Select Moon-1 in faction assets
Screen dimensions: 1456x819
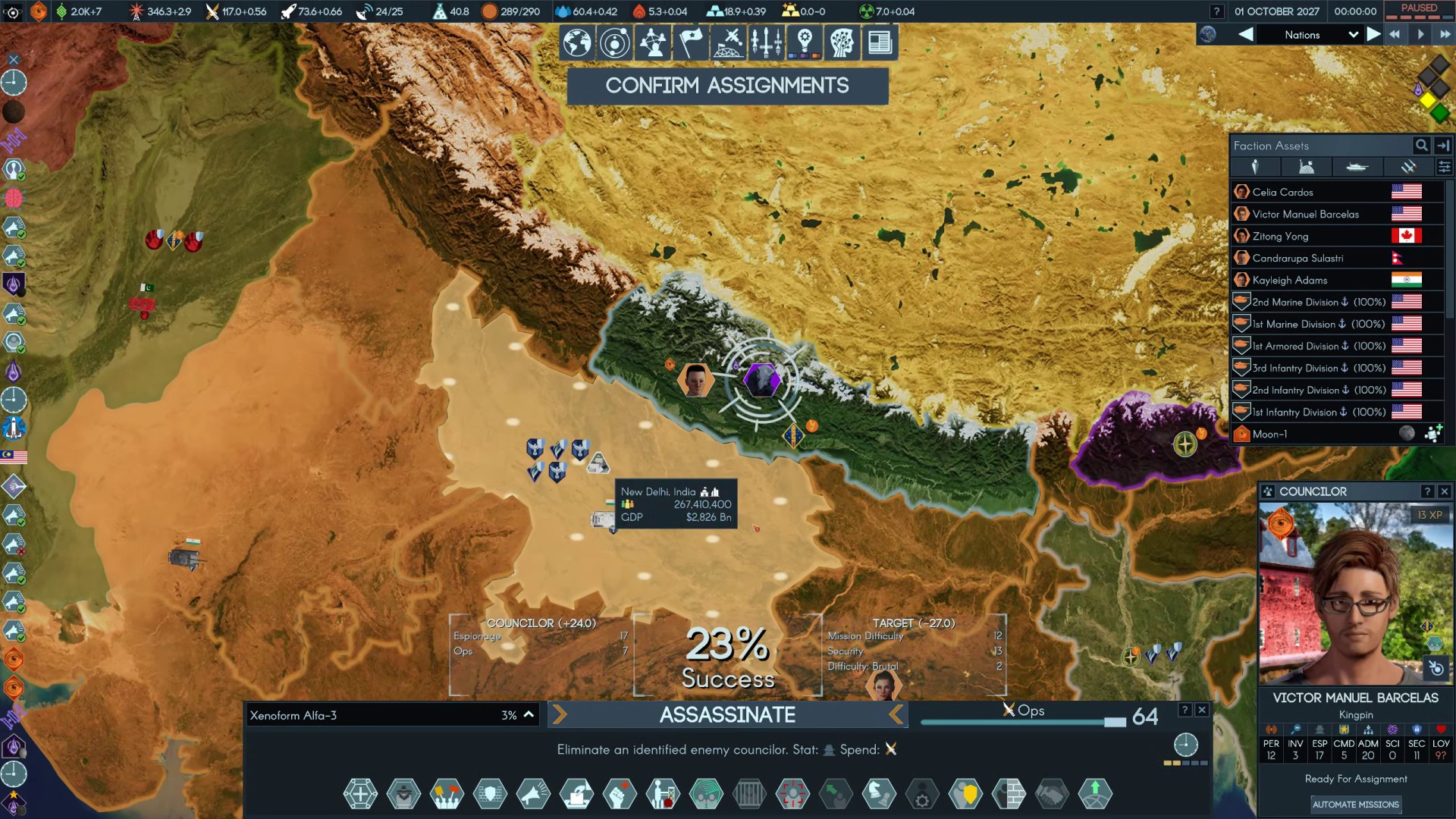coord(1270,434)
